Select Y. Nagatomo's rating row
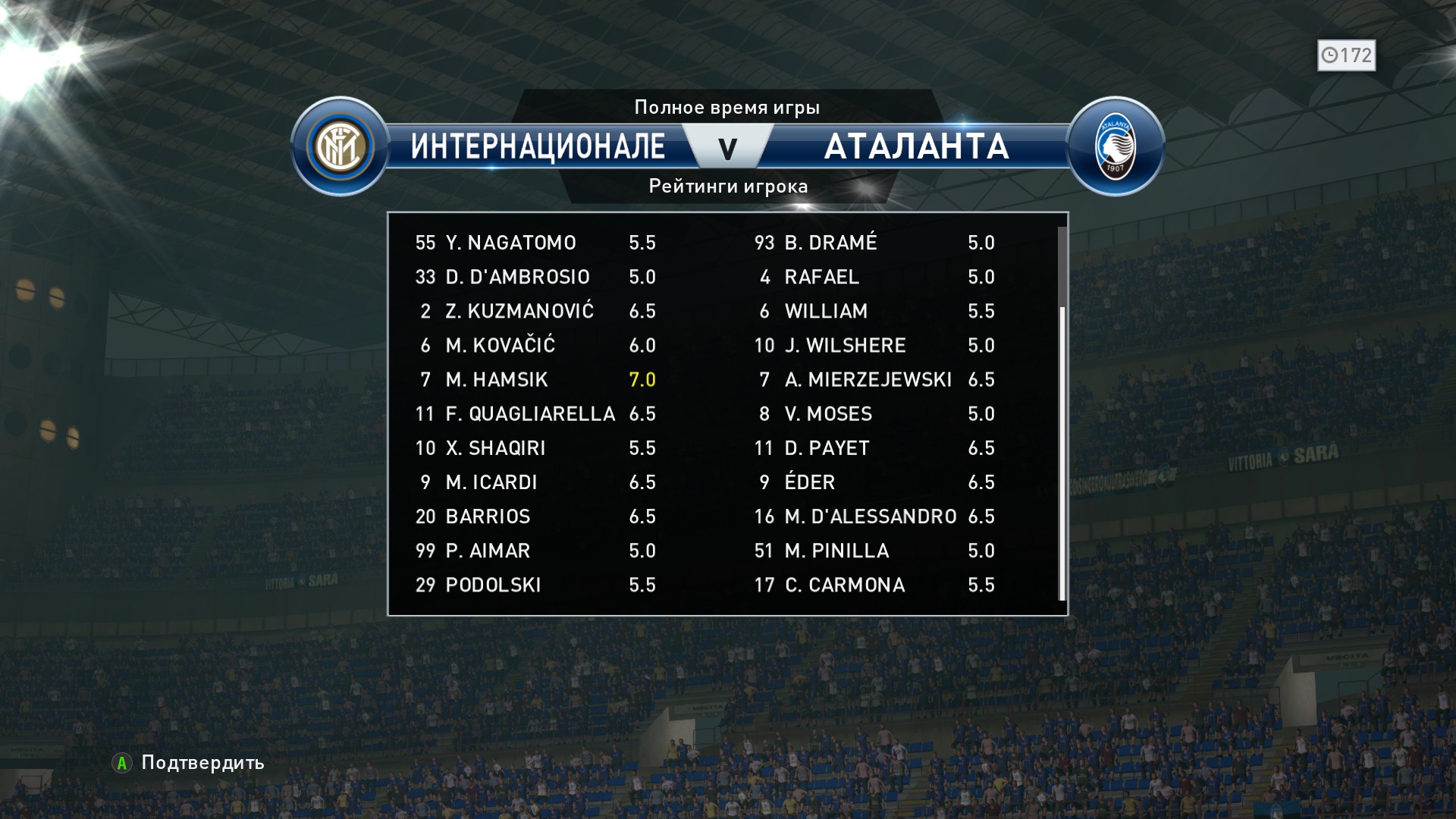Screen dimensions: 1456x819 [535, 243]
